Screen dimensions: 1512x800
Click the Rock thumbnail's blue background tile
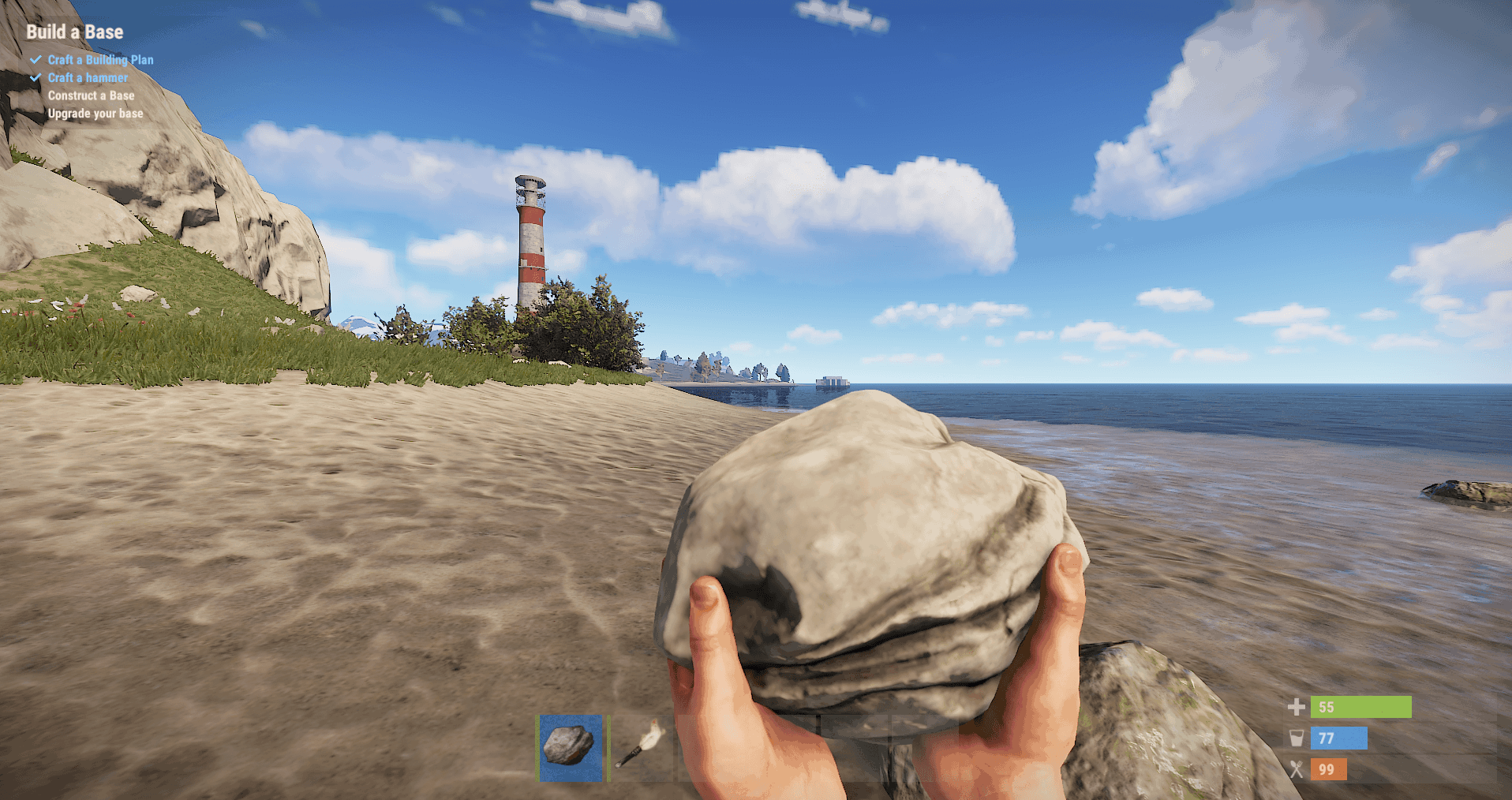coord(572,750)
